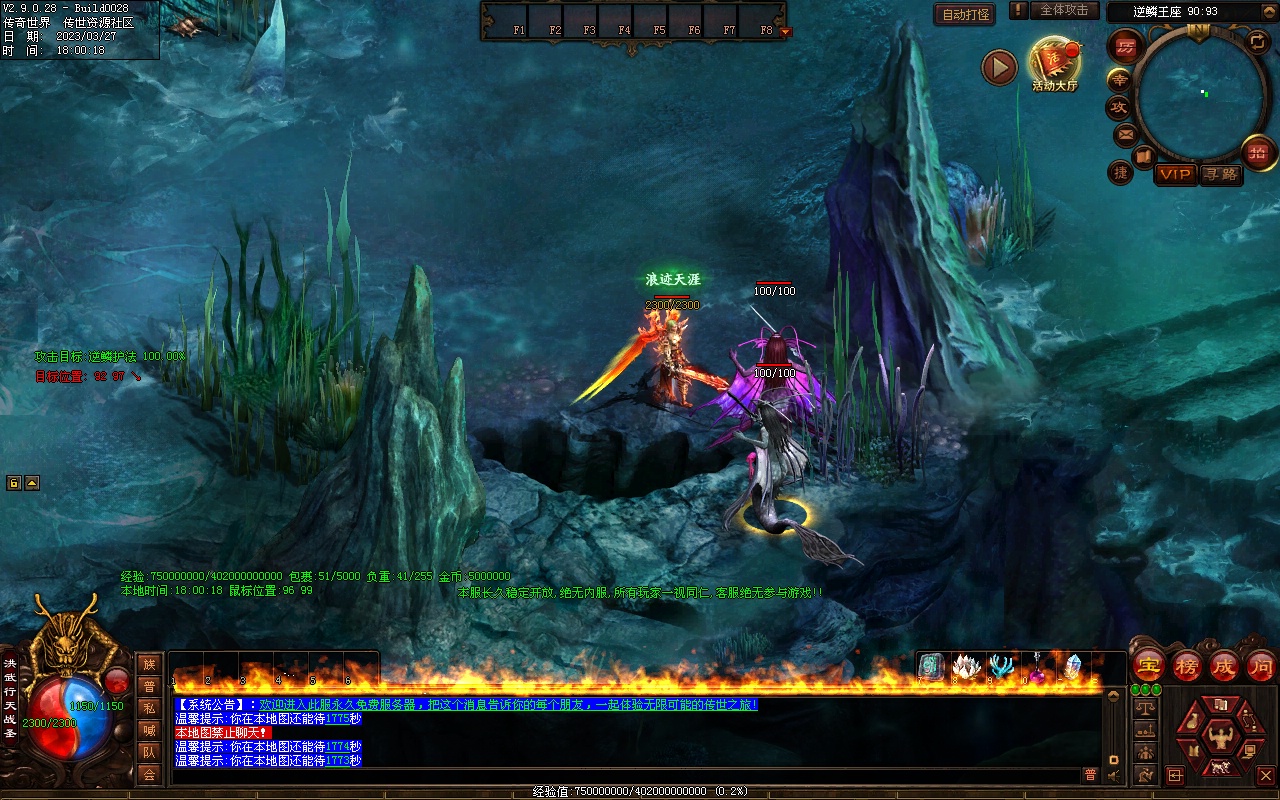The height and width of the screenshot is (800, 1280).
Task: Use the pink potion in the hotbar
Action: pyautogui.click(x=1038, y=668)
